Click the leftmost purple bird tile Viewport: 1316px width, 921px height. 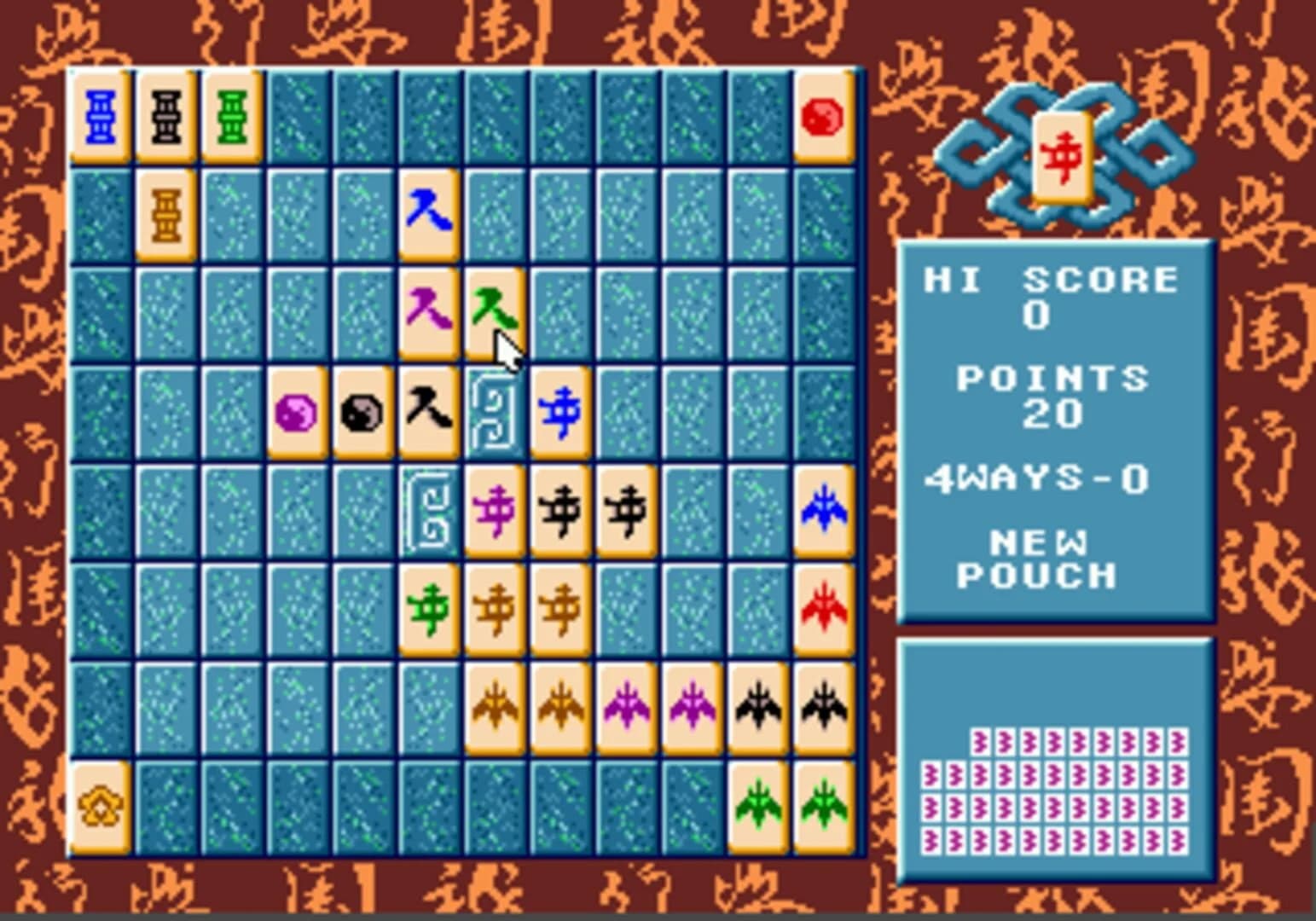[x=625, y=708]
